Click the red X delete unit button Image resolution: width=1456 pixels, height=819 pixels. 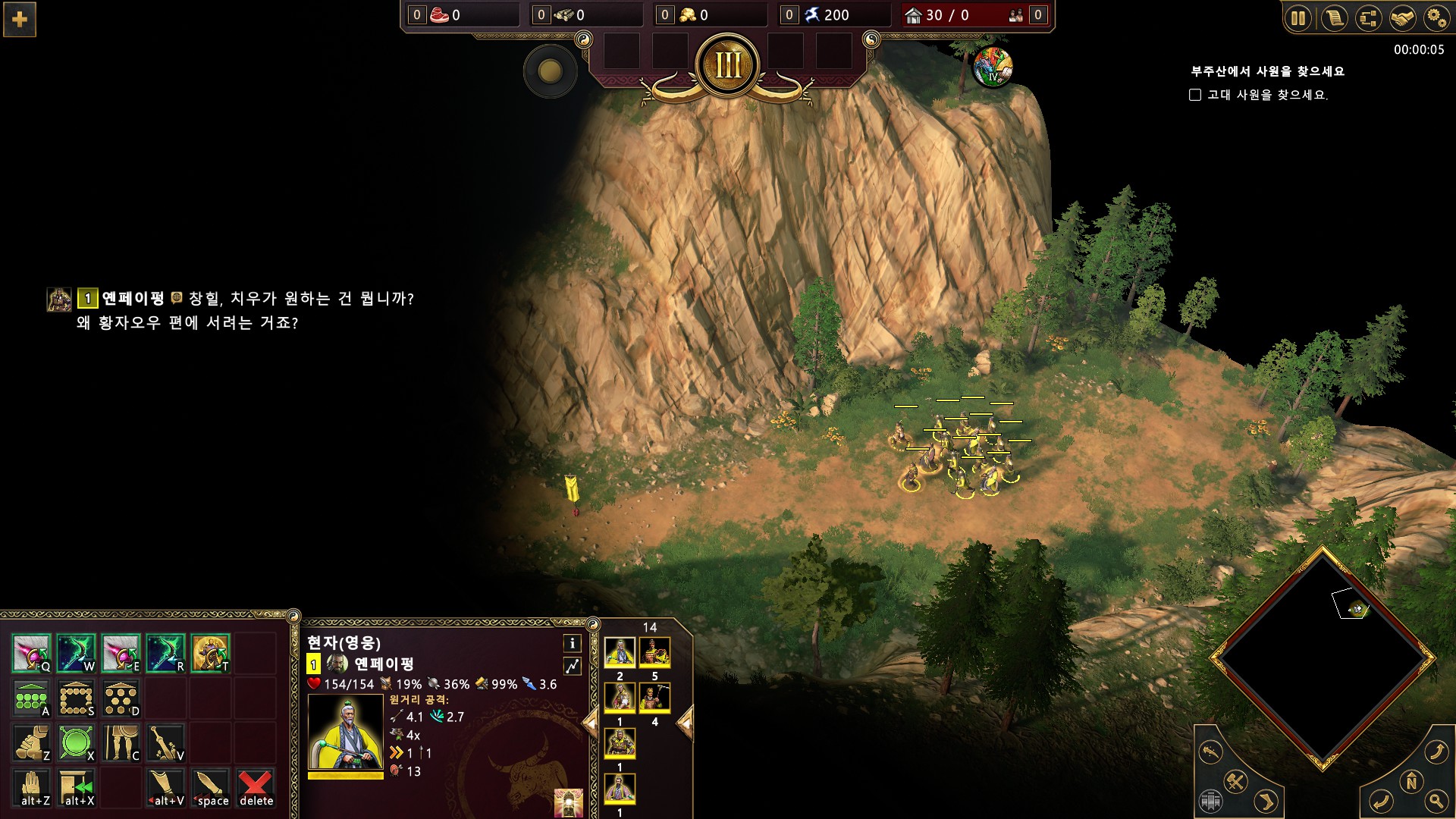[x=256, y=787]
